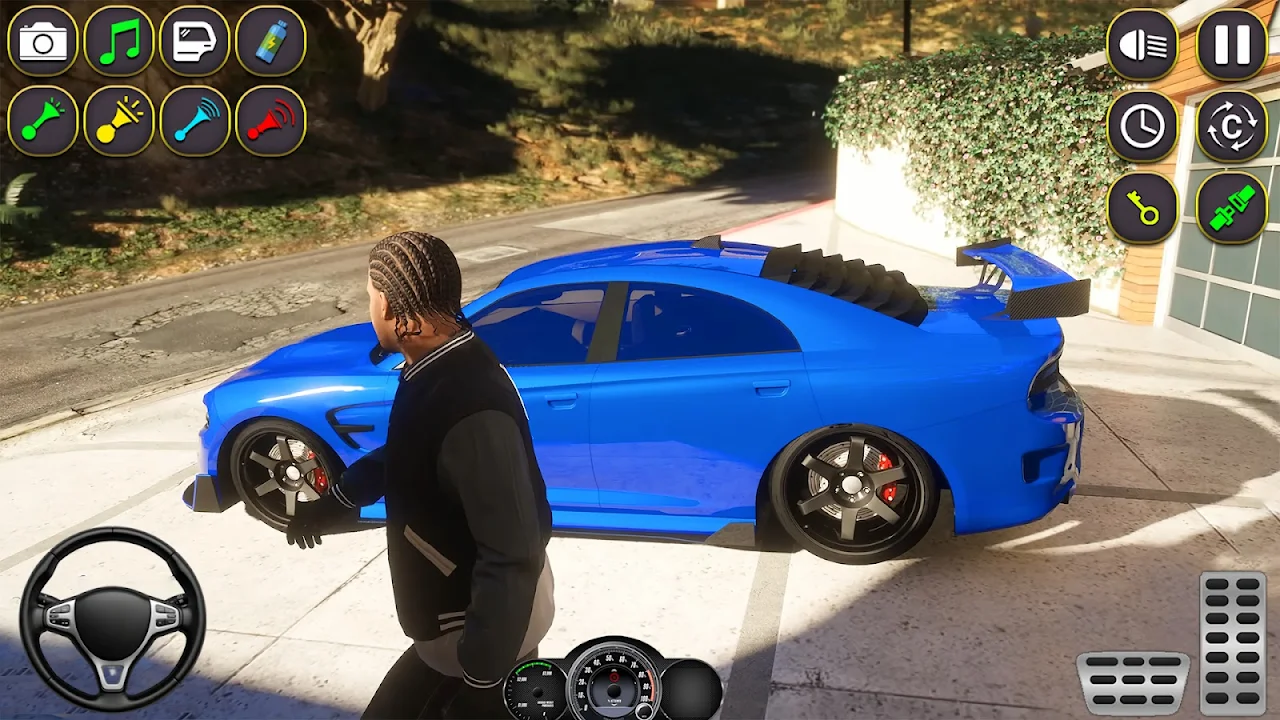Tap the white camera view button
1280x720 pixels.
click(x=43, y=41)
